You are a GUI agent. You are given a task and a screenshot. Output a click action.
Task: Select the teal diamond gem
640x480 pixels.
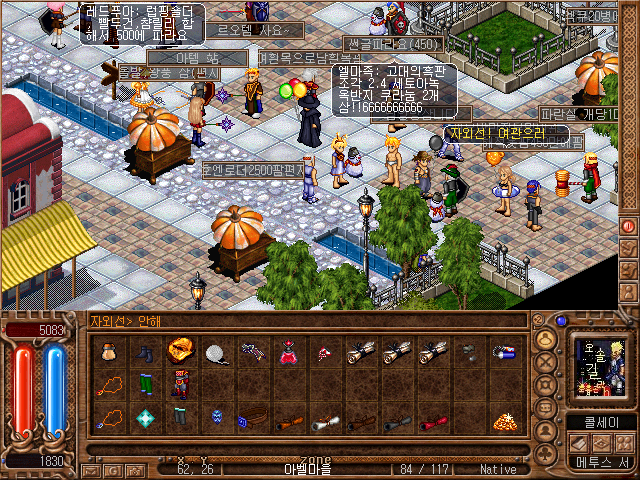point(145,420)
